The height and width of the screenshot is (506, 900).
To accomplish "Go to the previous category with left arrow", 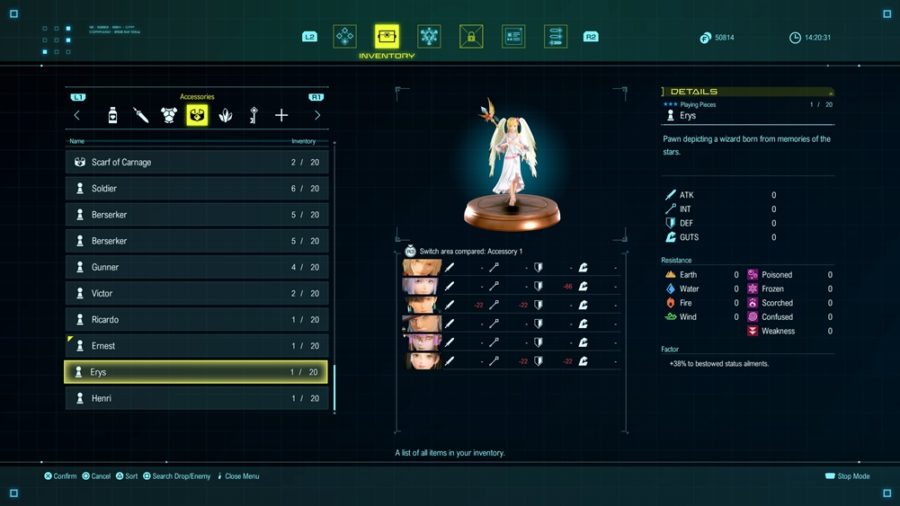I will [x=77, y=115].
